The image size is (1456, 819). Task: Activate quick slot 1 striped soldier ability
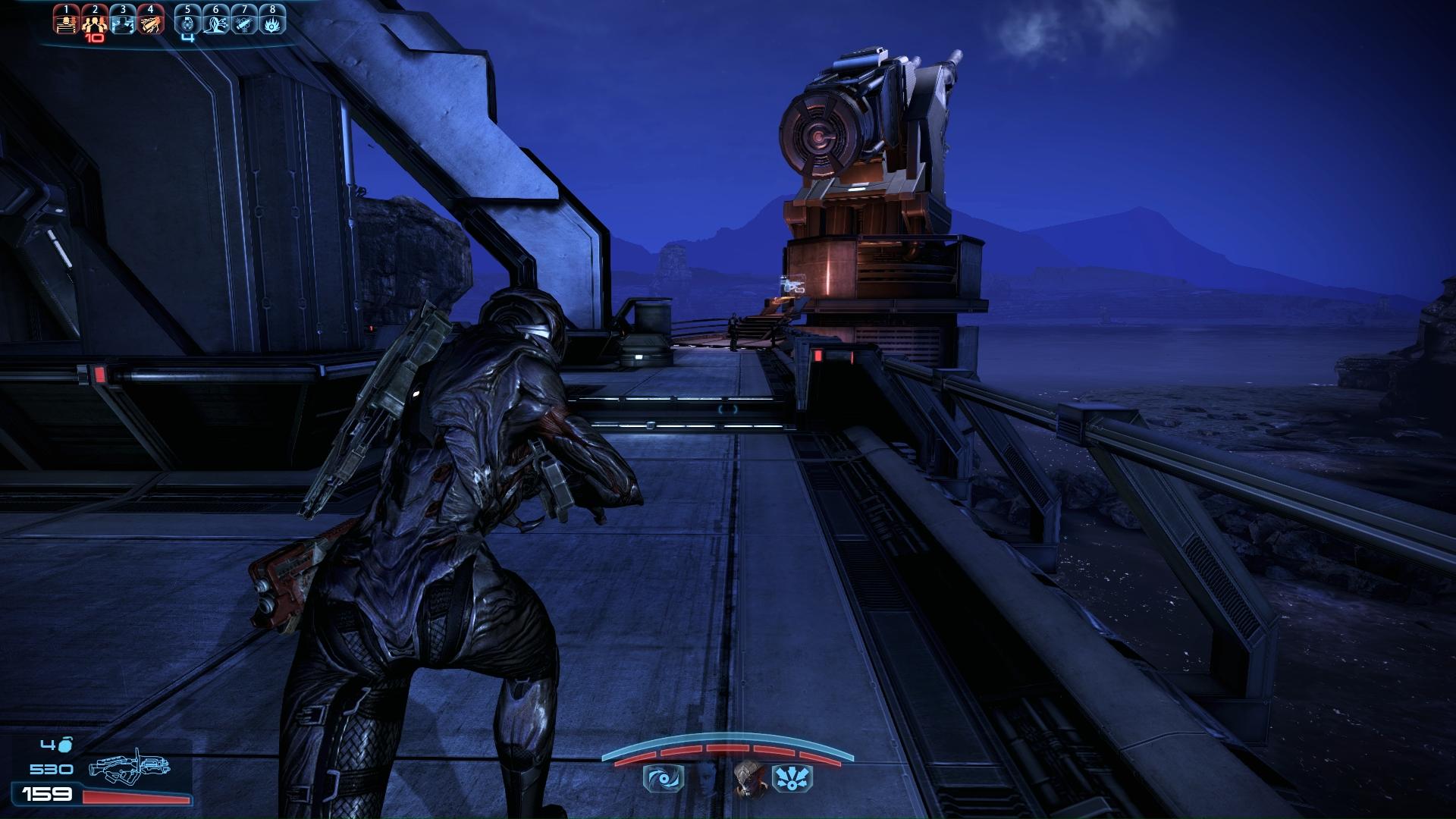[67, 20]
